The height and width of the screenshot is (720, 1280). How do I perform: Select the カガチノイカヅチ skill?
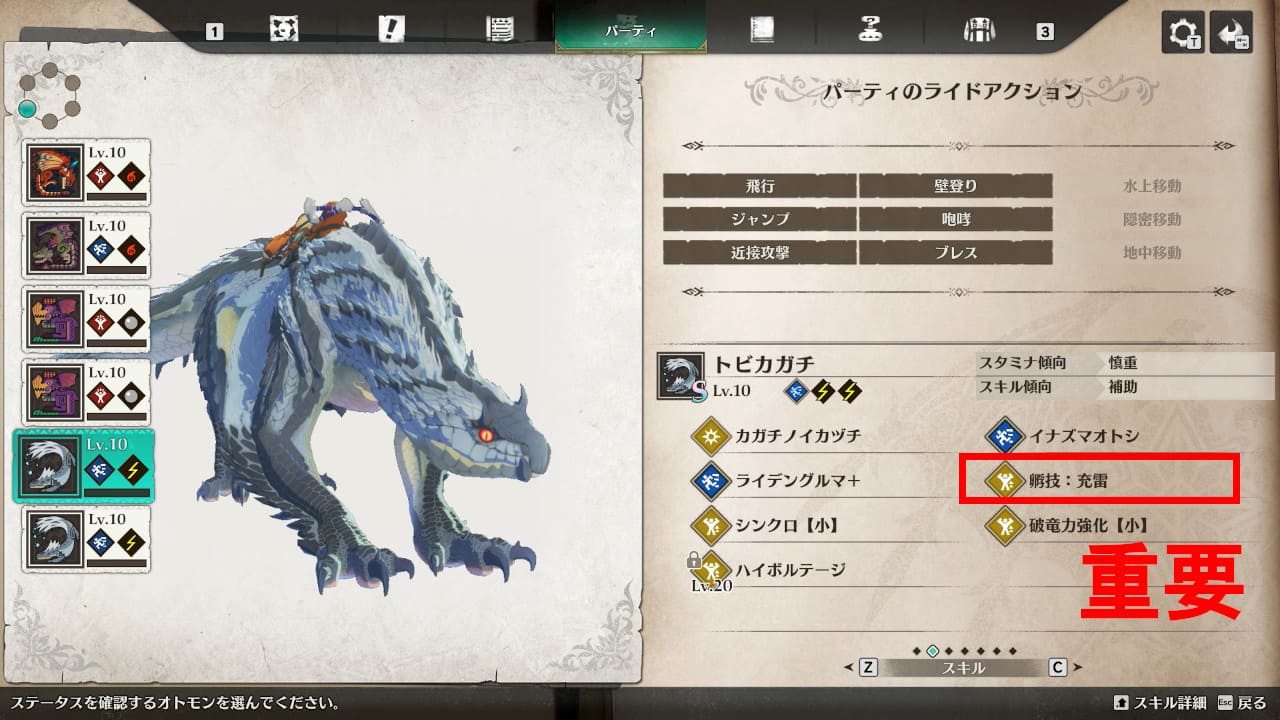[797, 436]
